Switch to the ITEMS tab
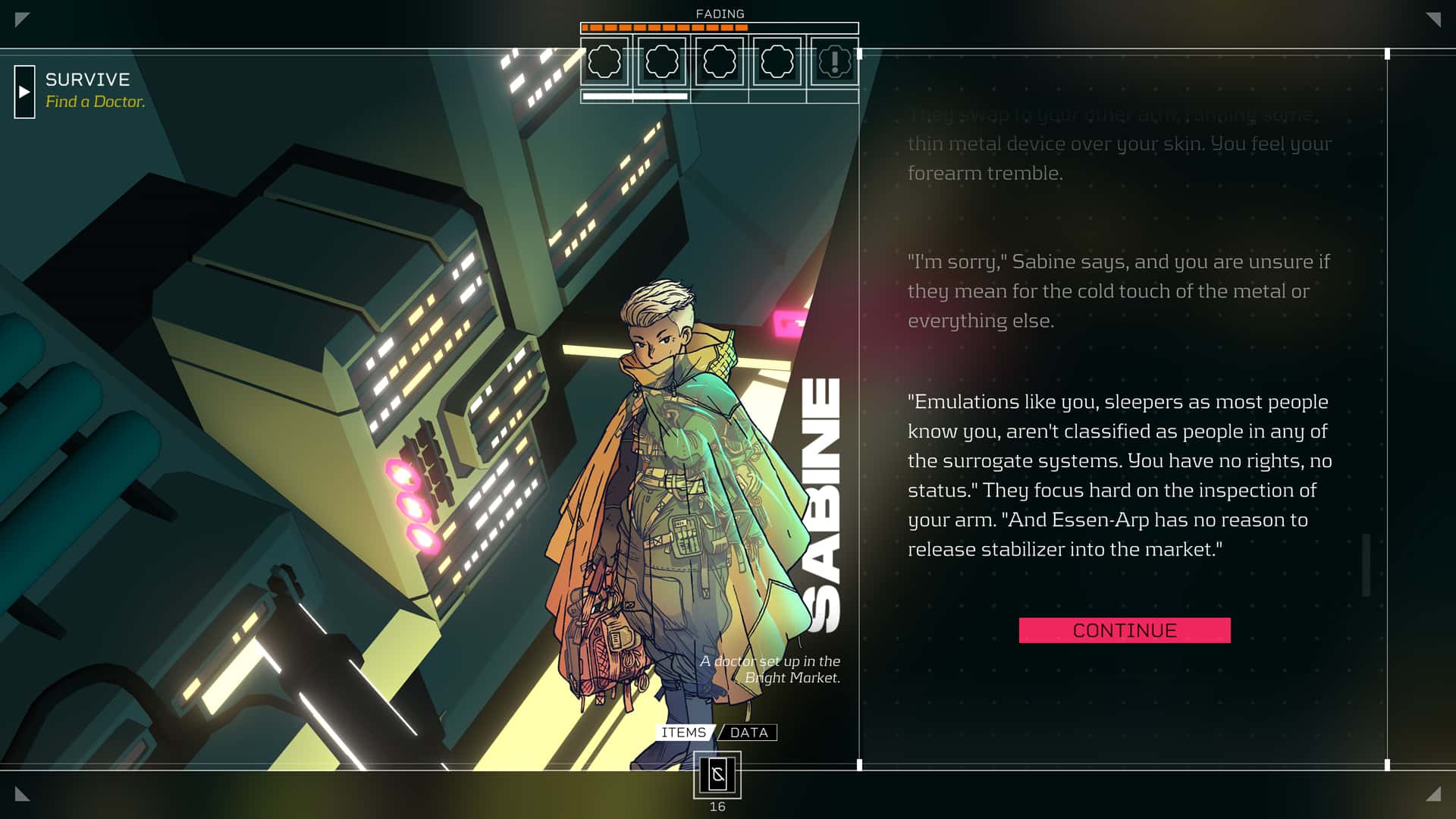1456x819 pixels. [x=683, y=733]
